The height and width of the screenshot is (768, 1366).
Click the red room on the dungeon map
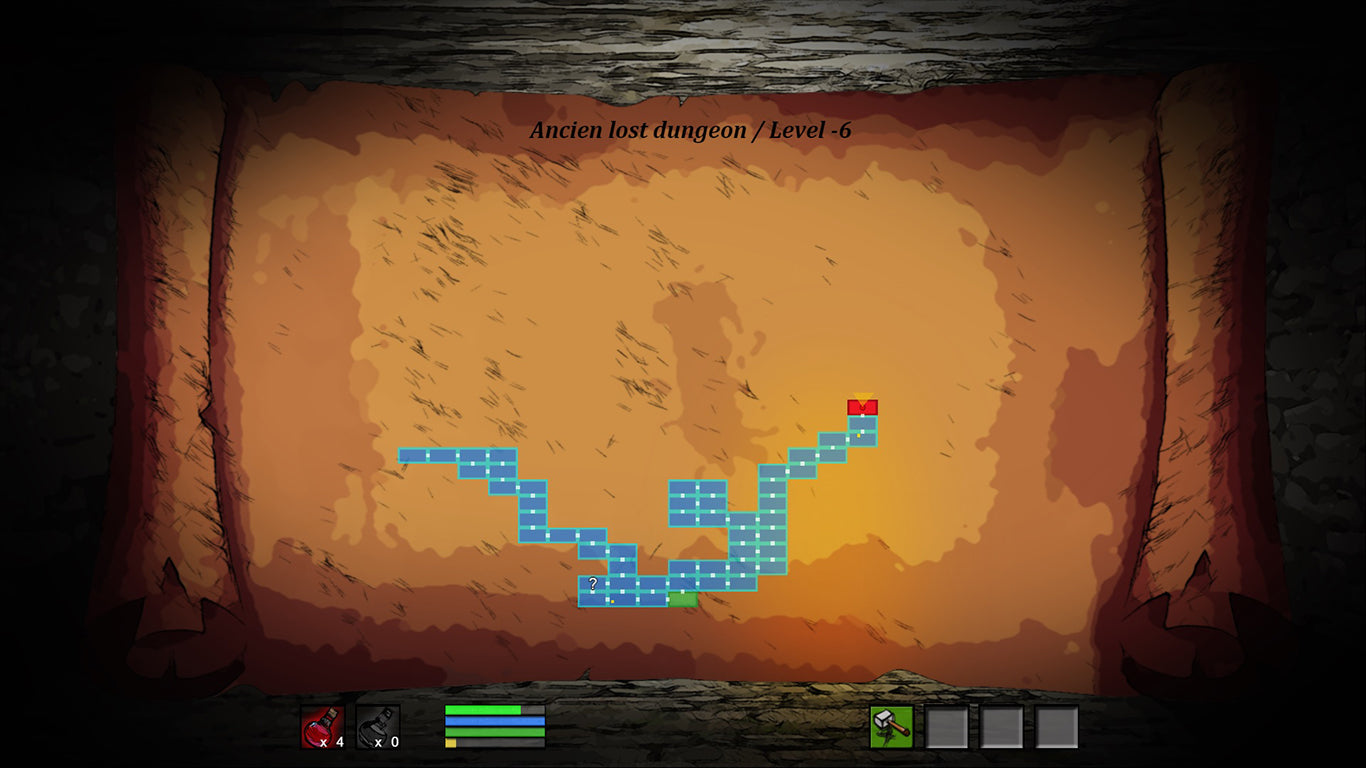pyautogui.click(x=862, y=407)
